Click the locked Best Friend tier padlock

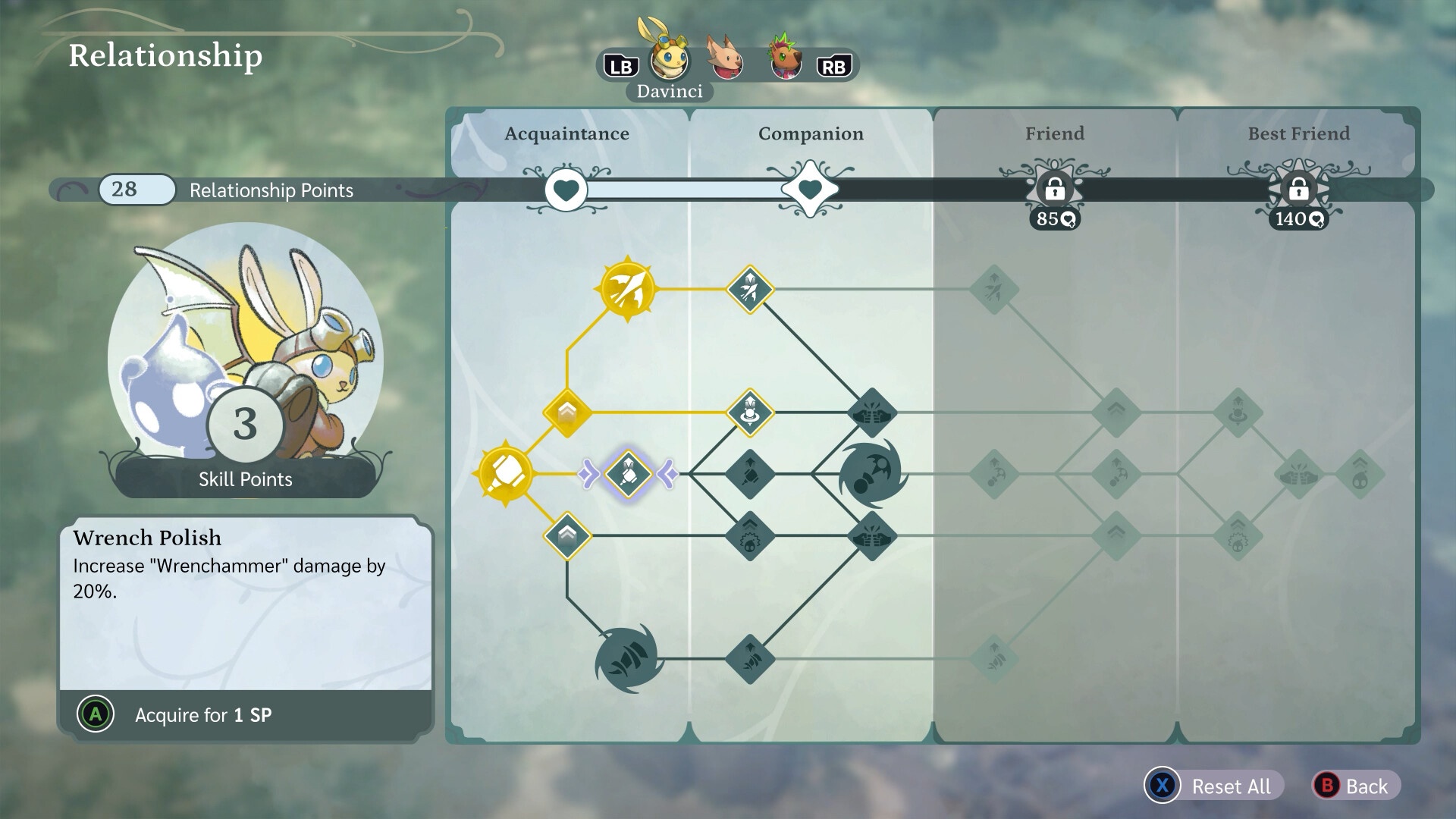(1298, 190)
